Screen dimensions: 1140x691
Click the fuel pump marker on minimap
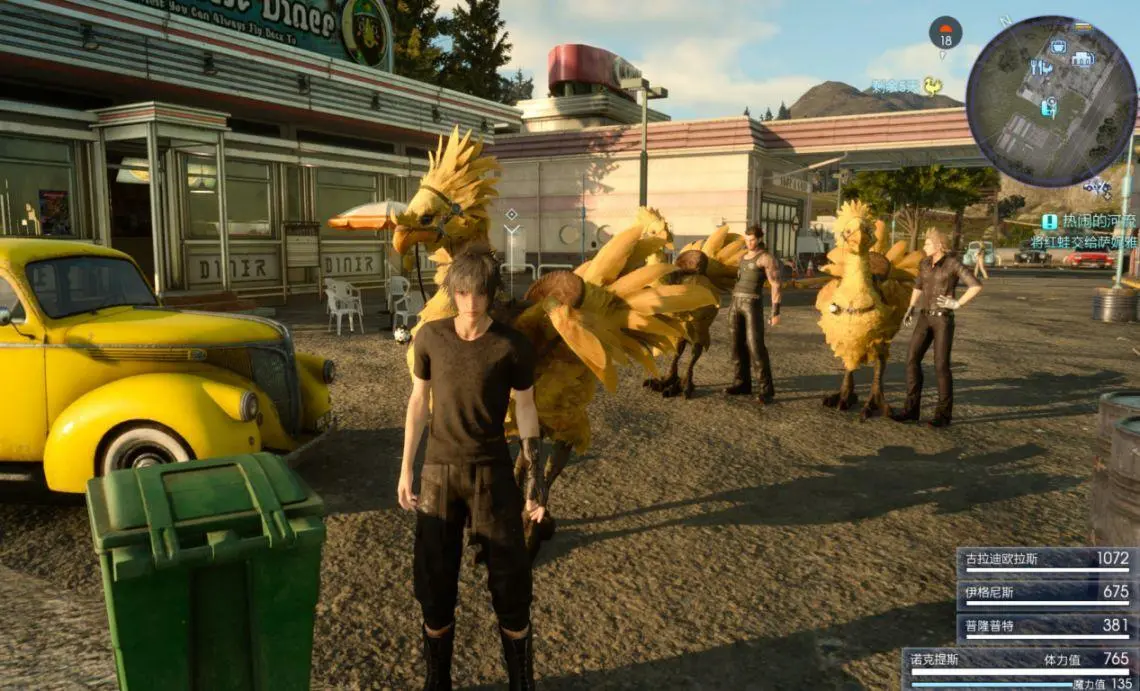(1047, 107)
